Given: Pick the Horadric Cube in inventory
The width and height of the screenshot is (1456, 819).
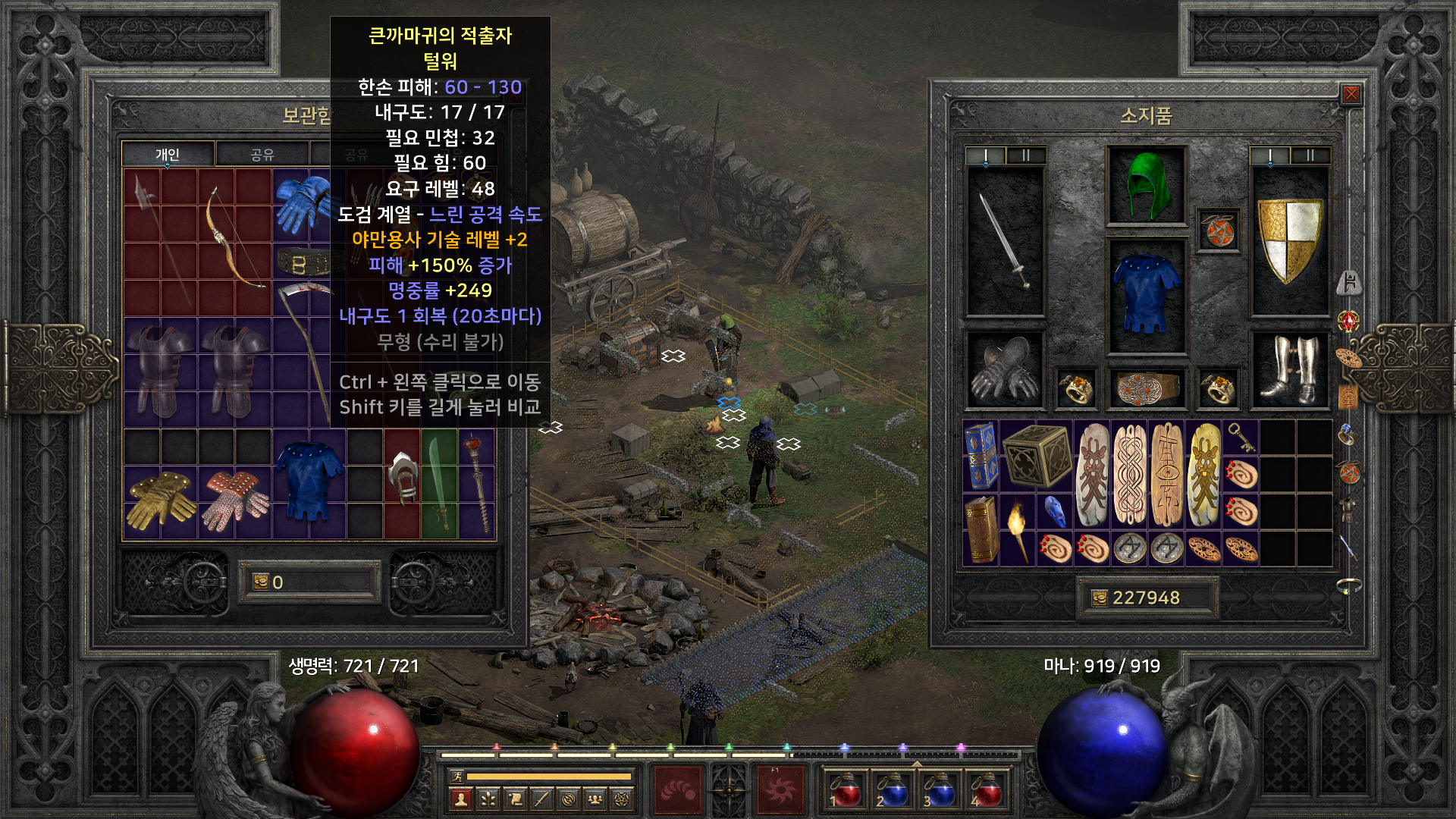Looking at the screenshot, I should click(1036, 455).
